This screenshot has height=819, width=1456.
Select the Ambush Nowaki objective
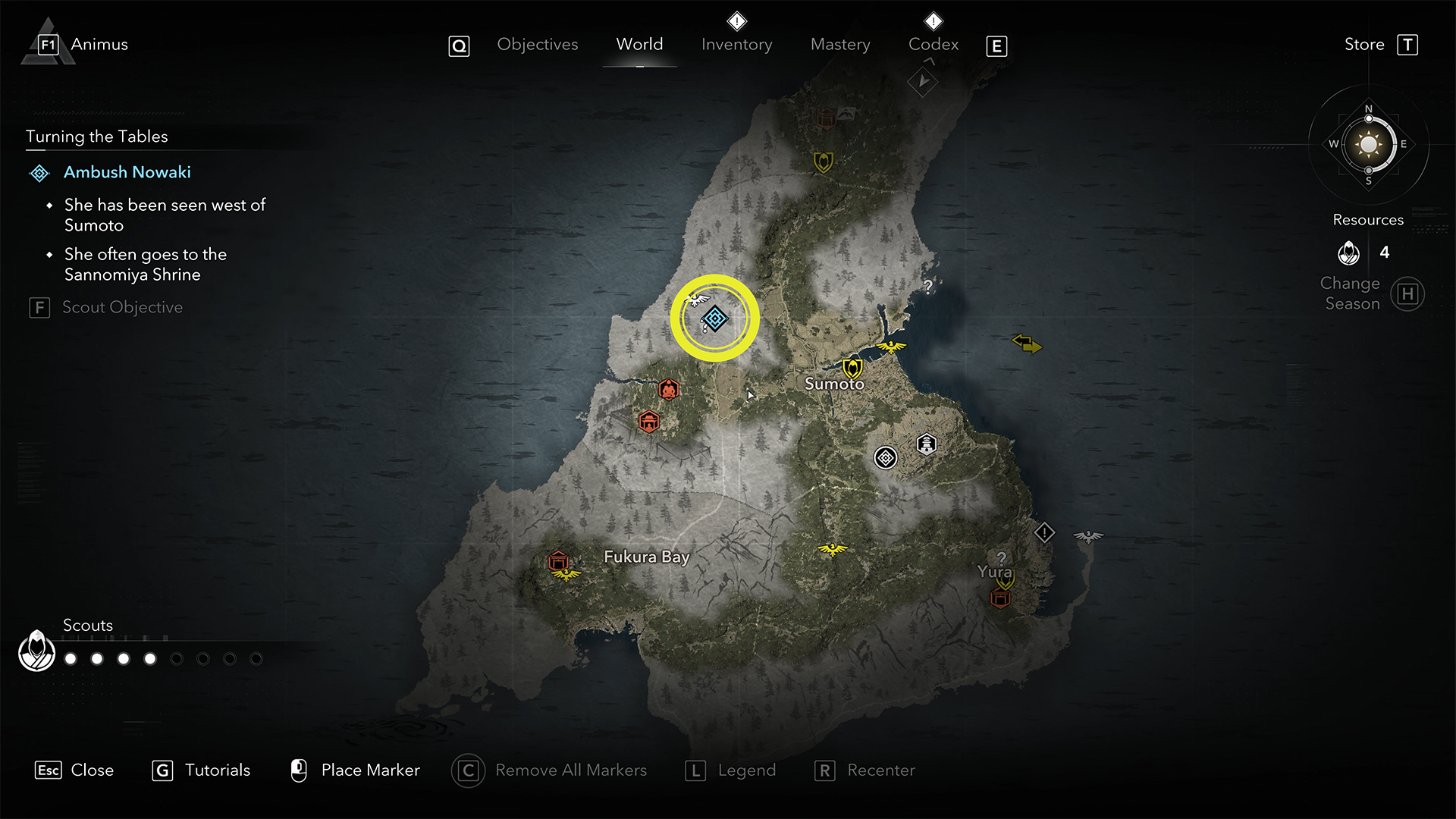coord(127,173)
